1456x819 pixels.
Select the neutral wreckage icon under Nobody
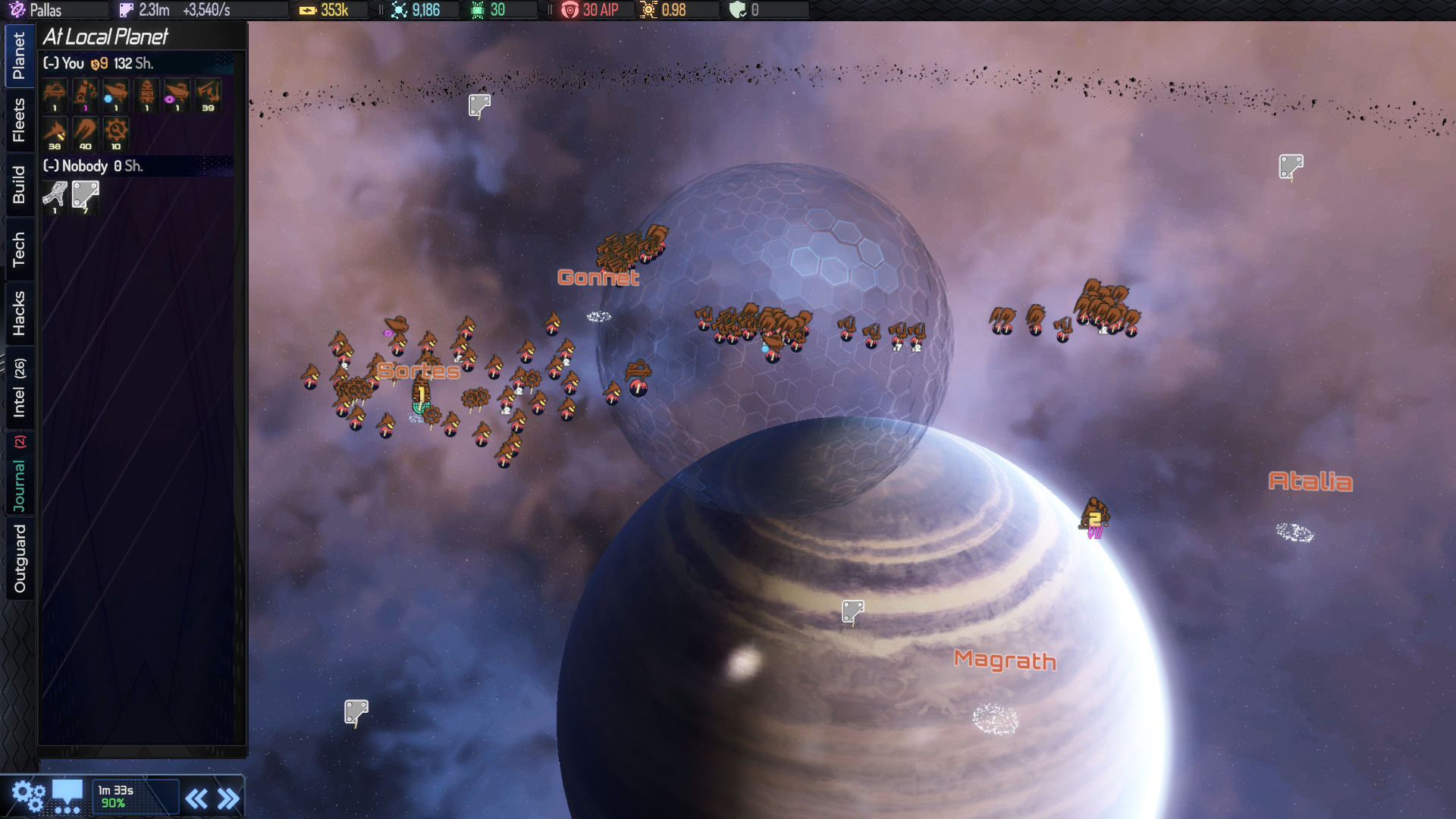(53, 196)
